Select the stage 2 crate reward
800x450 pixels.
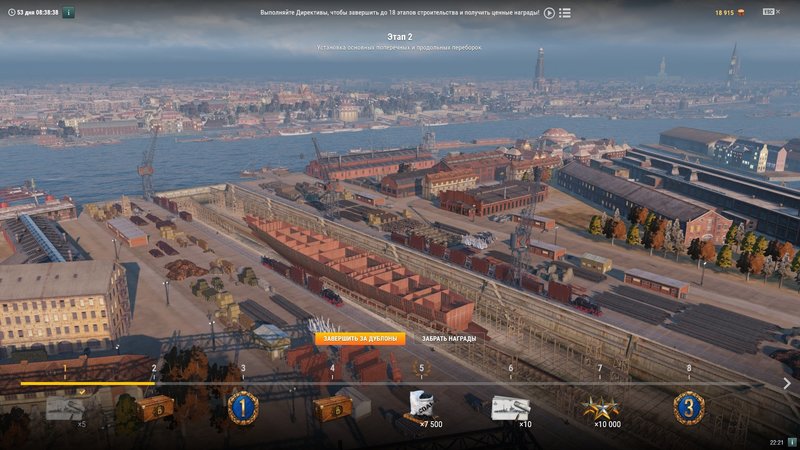(154, 408)
